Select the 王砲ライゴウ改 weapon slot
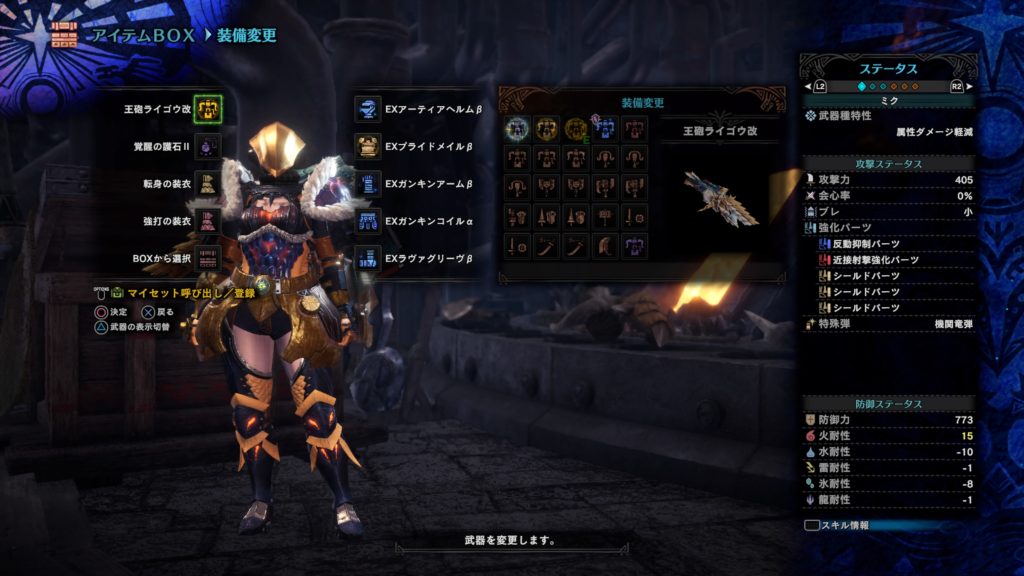 (207, 108)
